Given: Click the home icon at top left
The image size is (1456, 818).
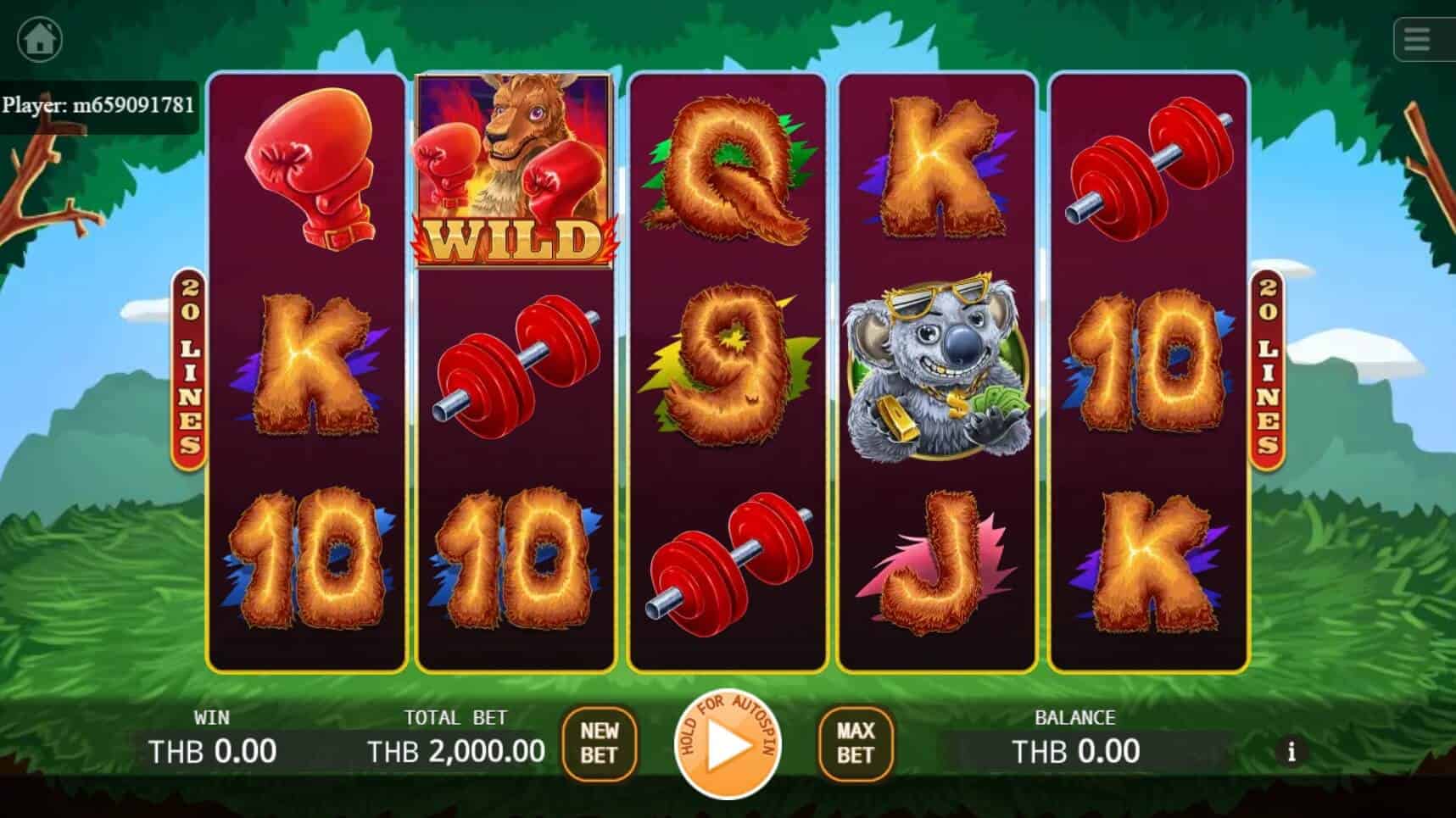Looking at the screenshot, I should tap(38, 38).
